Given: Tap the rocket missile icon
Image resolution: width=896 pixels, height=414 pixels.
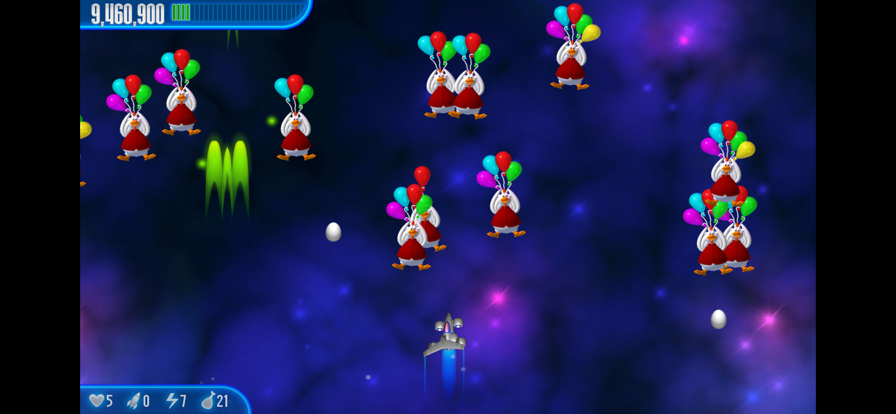Looking at the screenshot, I should [133, 400].
